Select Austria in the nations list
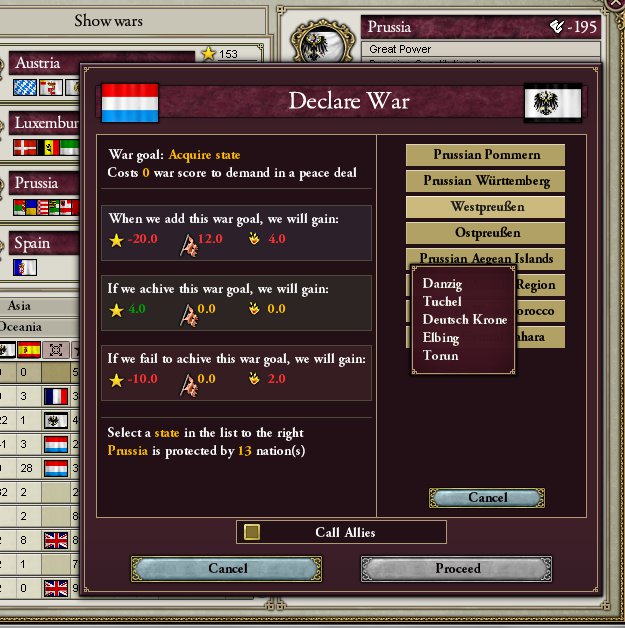This screenshot has height=628, width=625. (38, 63)
